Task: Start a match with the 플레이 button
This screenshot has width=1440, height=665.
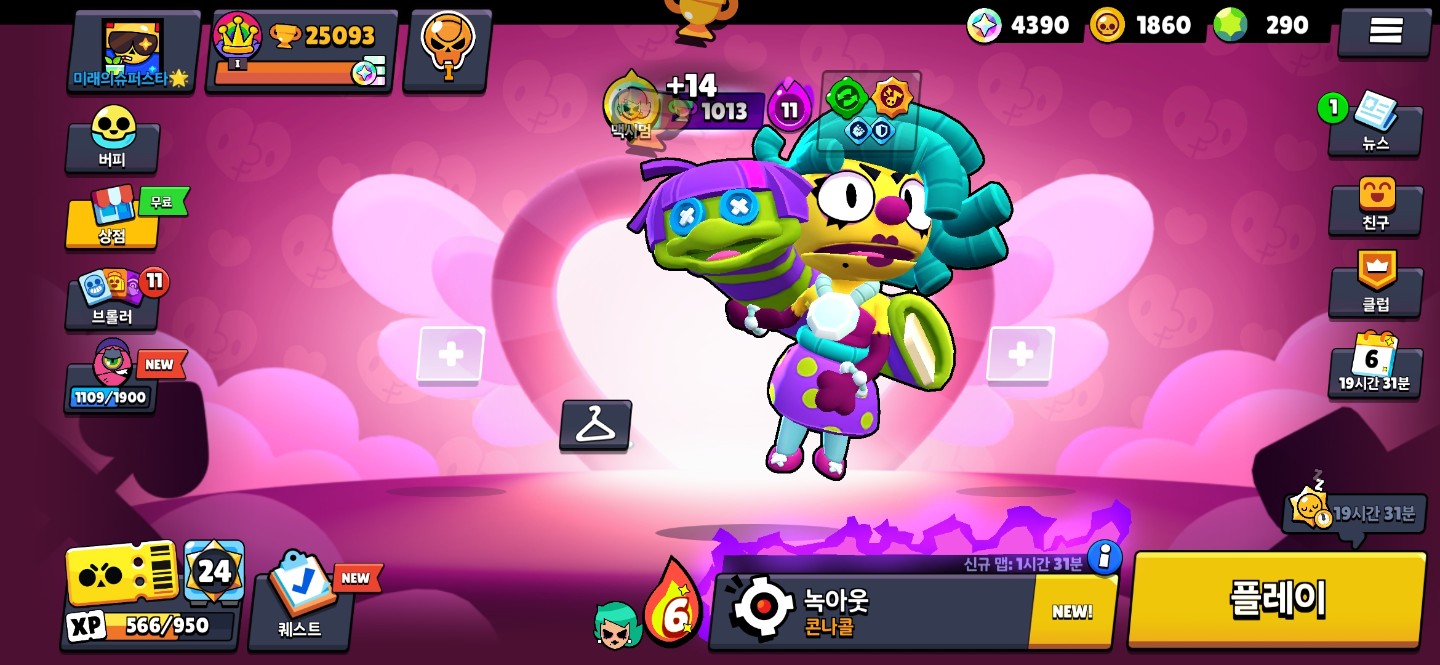Action: click(x=1277, y=600)
